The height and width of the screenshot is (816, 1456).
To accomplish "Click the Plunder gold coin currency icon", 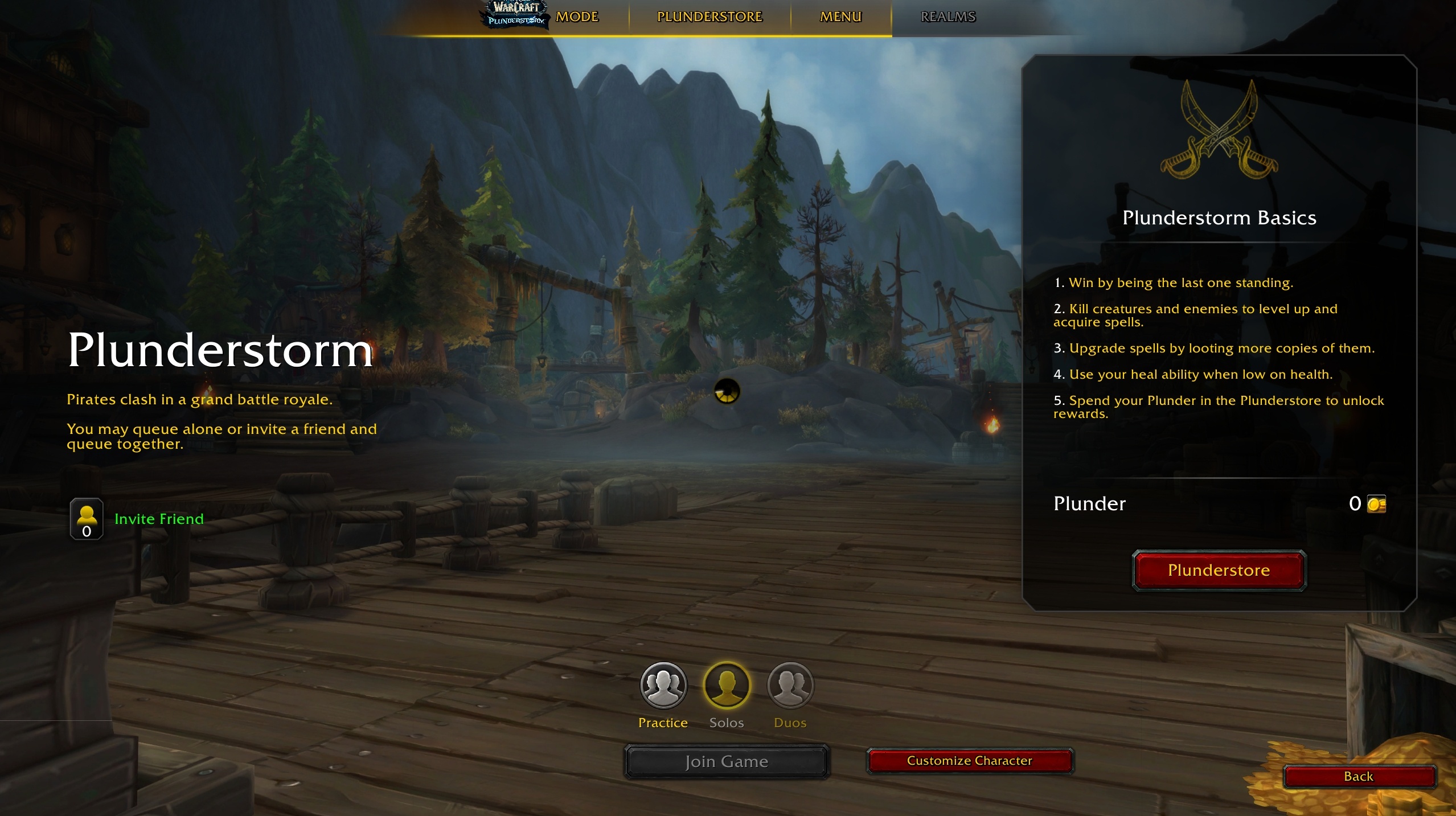I will click(1377, 503).
